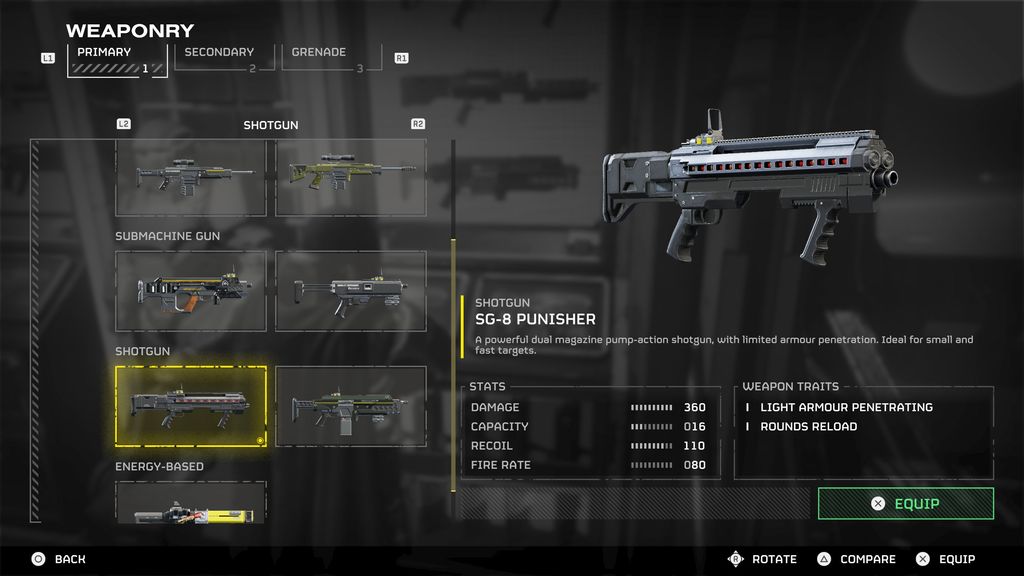Choose the green shotgun beside the Punisher
The height and width of the screenshot is (576, 1024).
(x=350, y=406)
